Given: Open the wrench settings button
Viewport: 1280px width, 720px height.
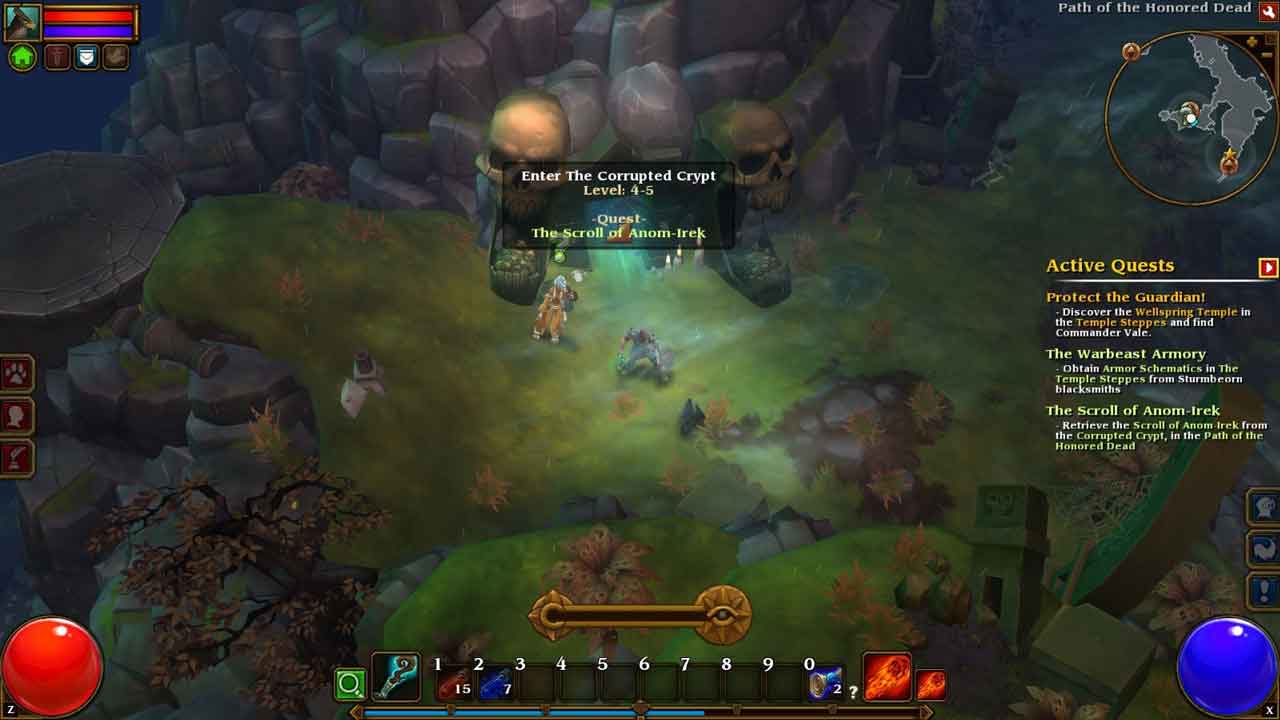Looking at the screenshot, I should [1268, 10].
